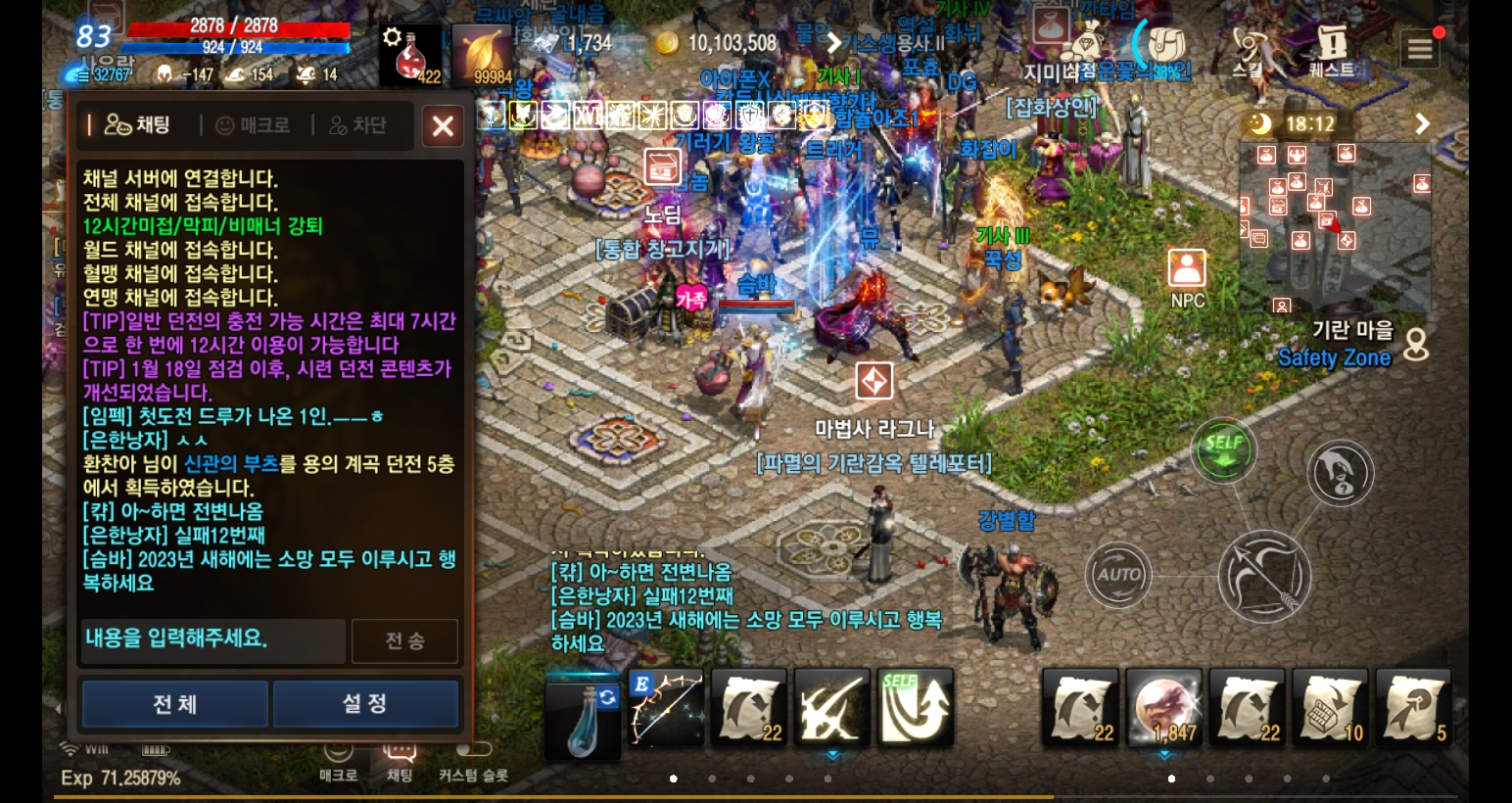Toggle the E-marked bow equipment slot
This screenshot has width=1512, height=803.
click(665, 707)
